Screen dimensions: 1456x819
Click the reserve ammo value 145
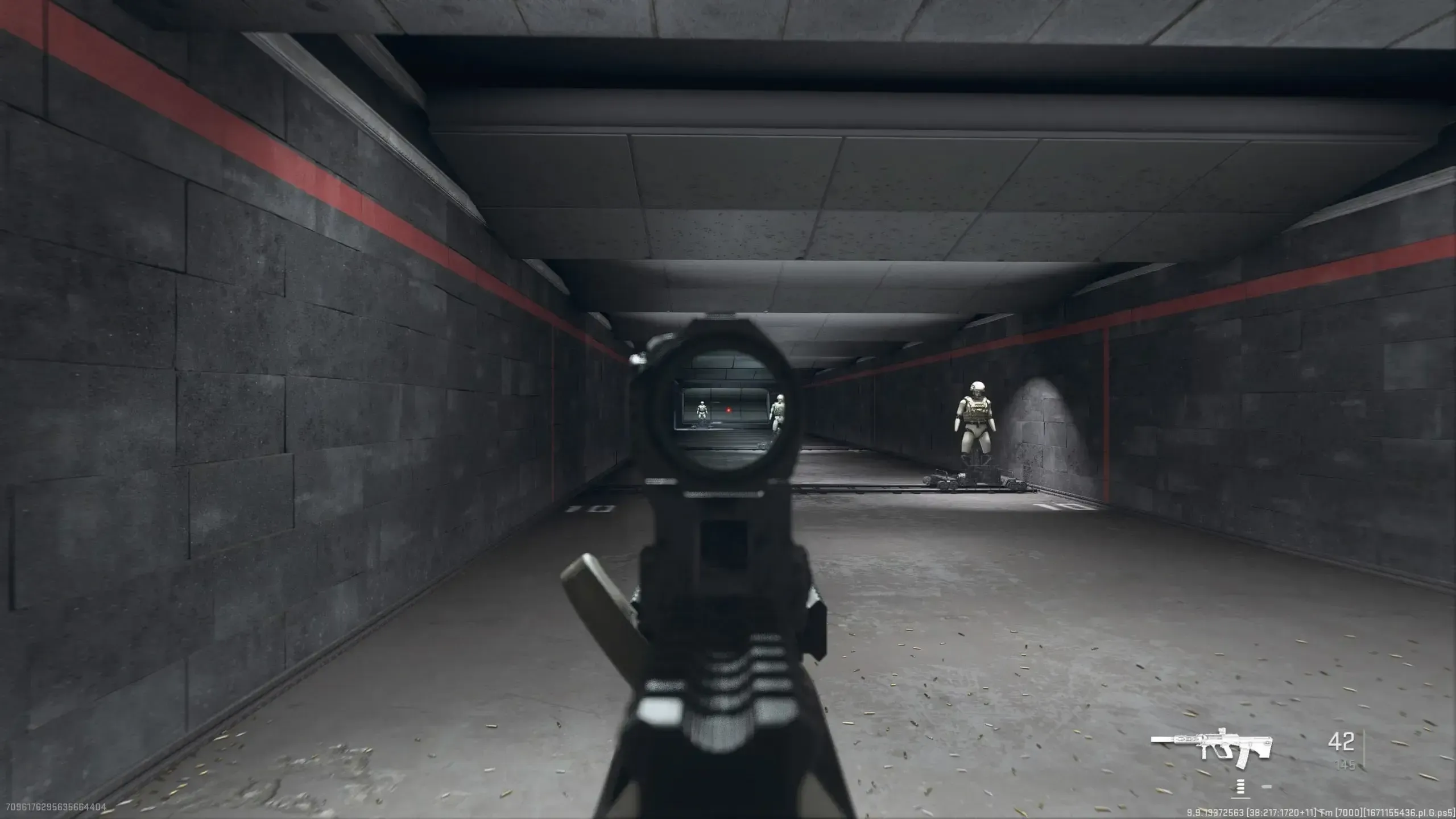1345,764
